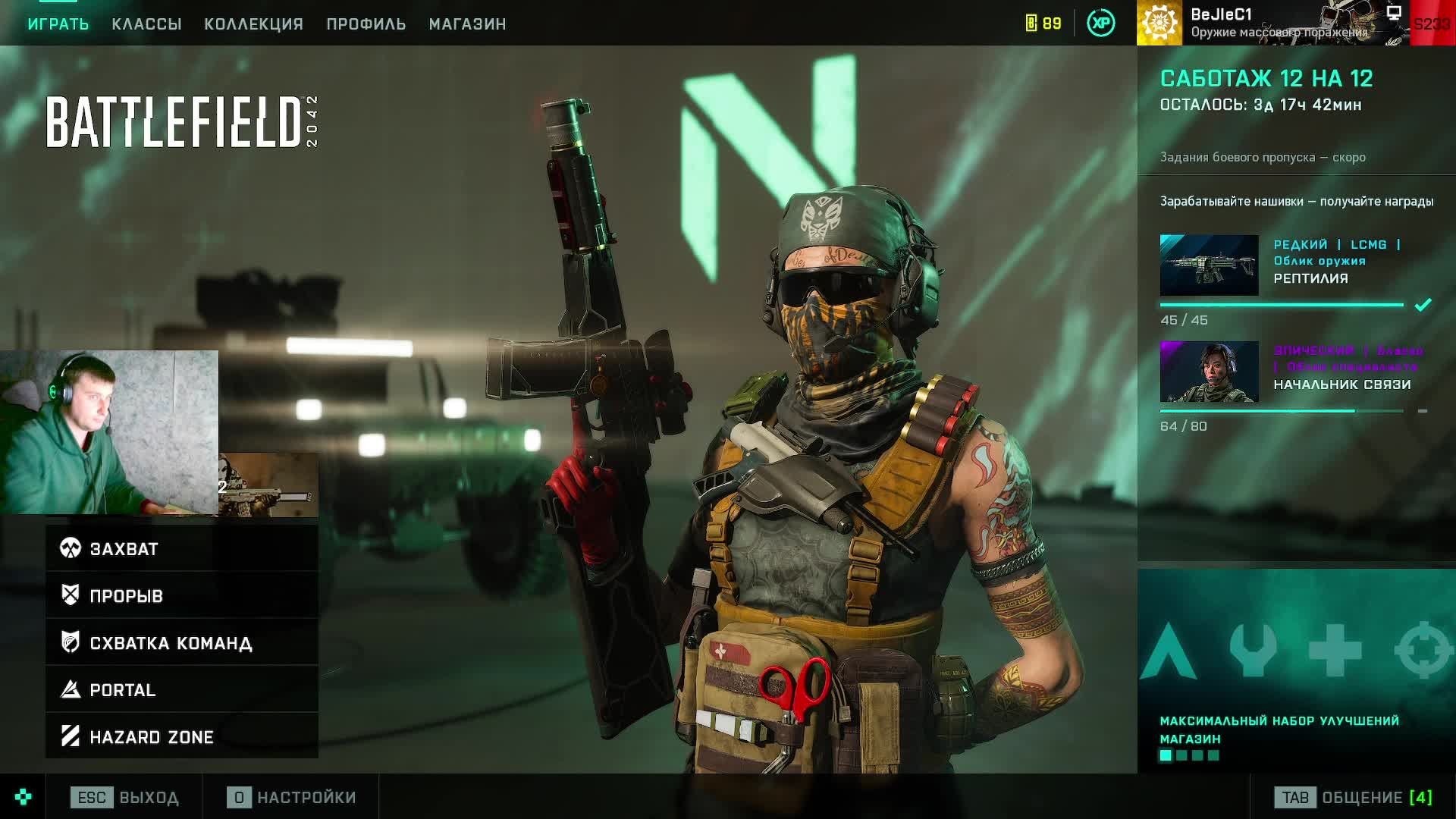This screenshot has height=819, width=1456.
Task: Open the PORTAL menu entry
Action: coord(182,690)
